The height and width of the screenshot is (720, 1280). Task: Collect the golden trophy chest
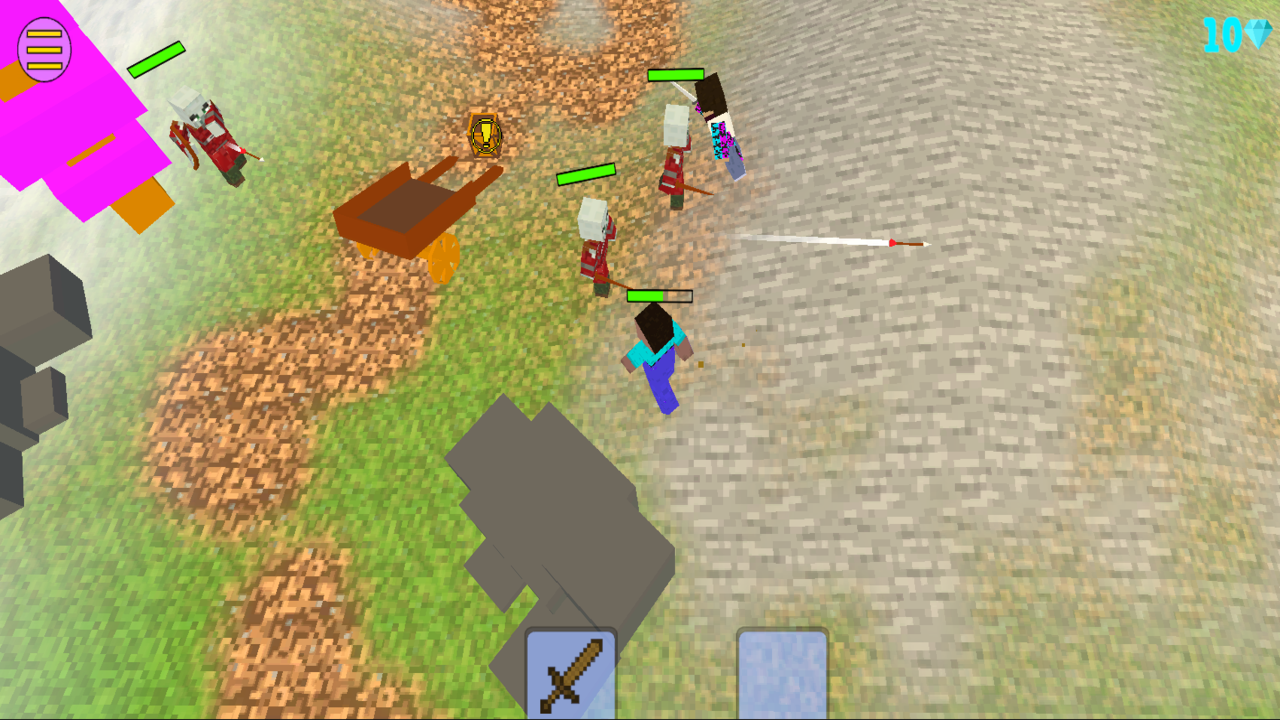[484, 132]
